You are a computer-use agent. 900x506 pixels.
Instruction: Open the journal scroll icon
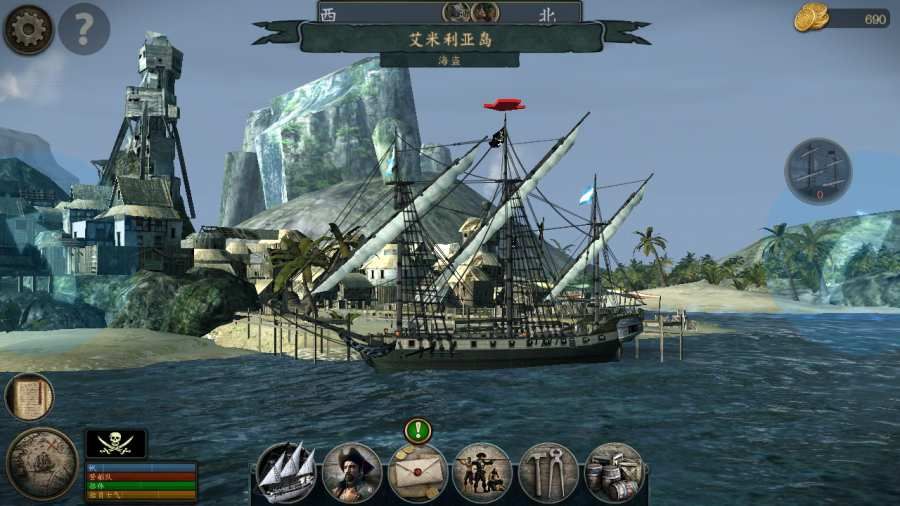(x=29, y=397)
